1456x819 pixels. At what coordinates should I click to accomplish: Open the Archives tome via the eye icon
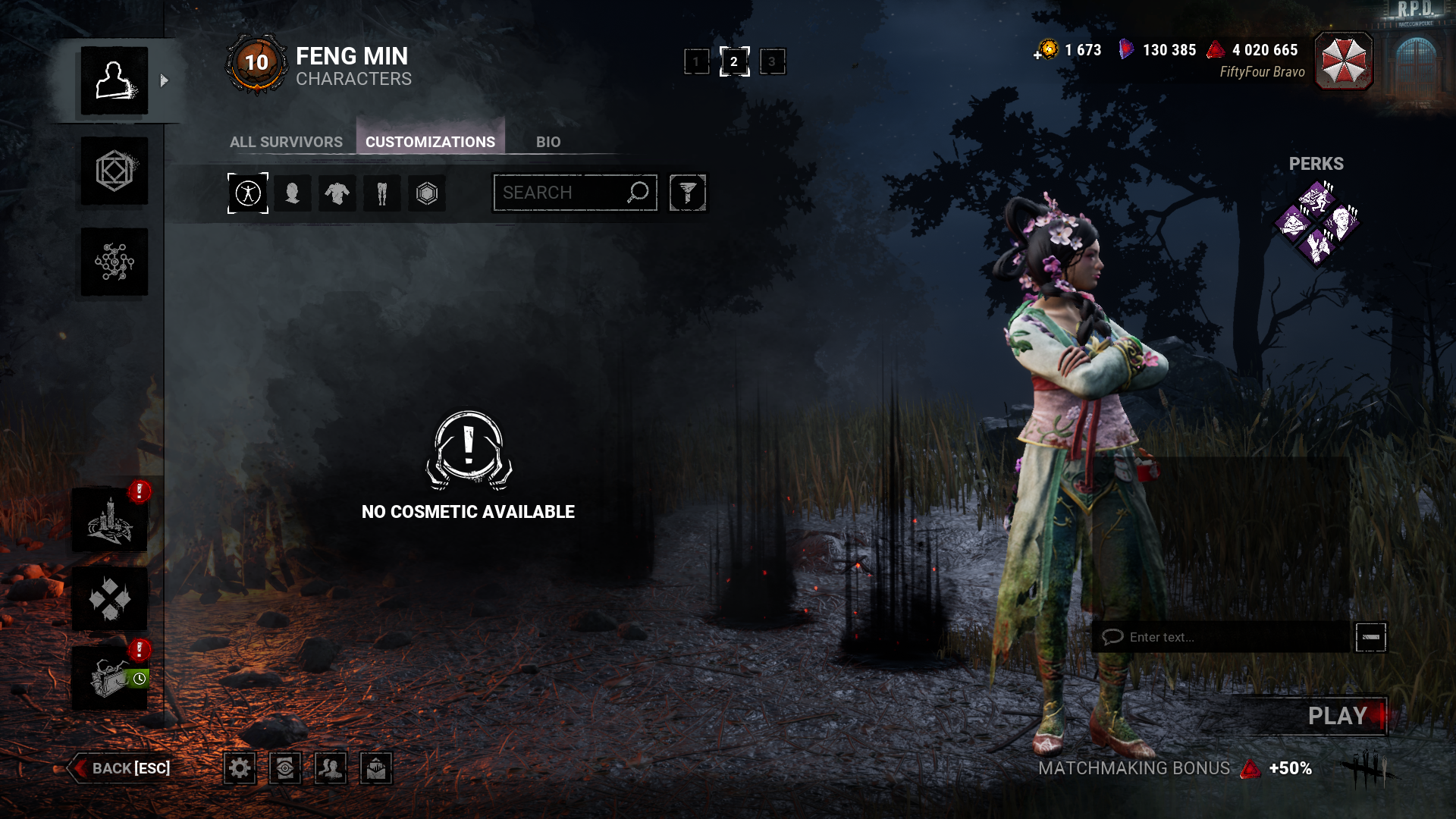pyautogui.click(x=284, y=768)
